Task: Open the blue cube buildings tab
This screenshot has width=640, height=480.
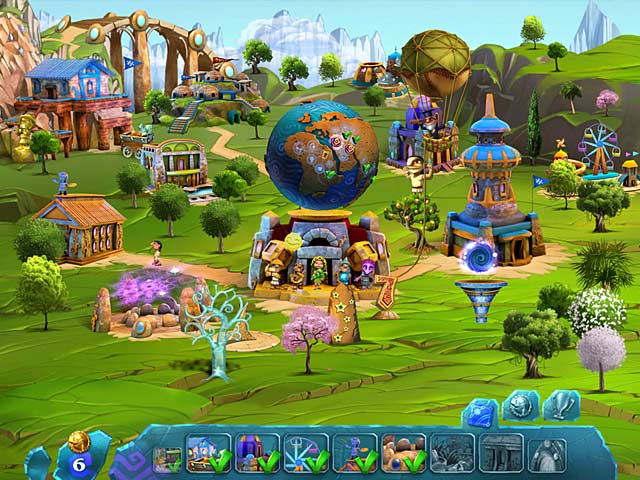Action: [479, 408]
